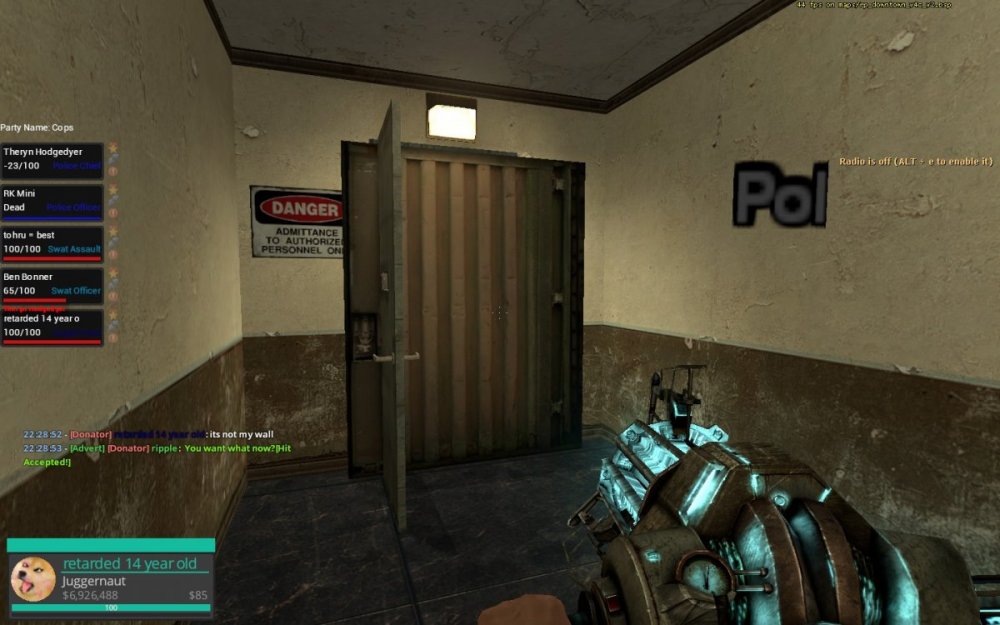Click the star icon beside Theryn Hodgedyer
Screen dimensions: 1000x625
(112, 148)
